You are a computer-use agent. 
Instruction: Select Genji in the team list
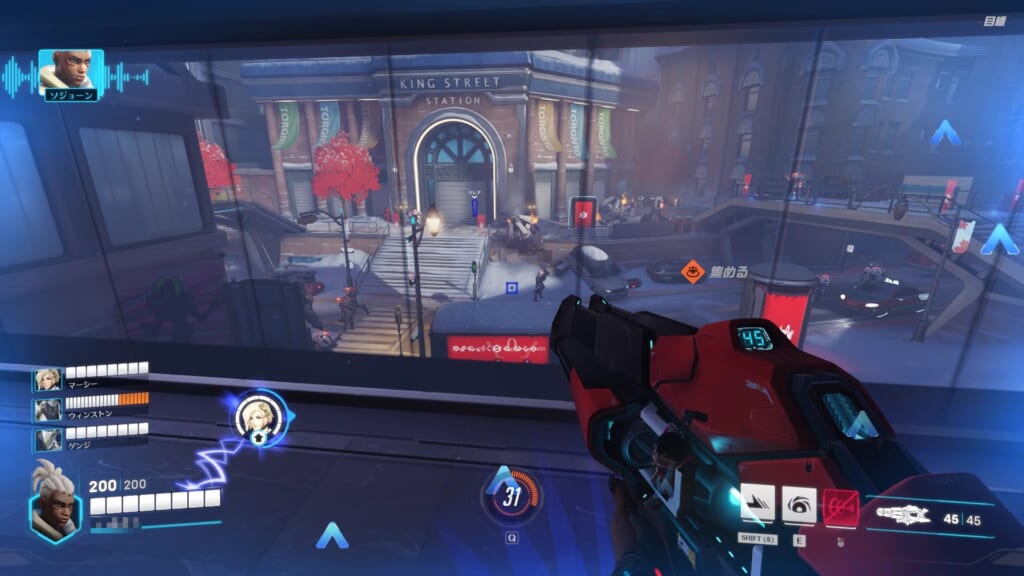[48, 440]
